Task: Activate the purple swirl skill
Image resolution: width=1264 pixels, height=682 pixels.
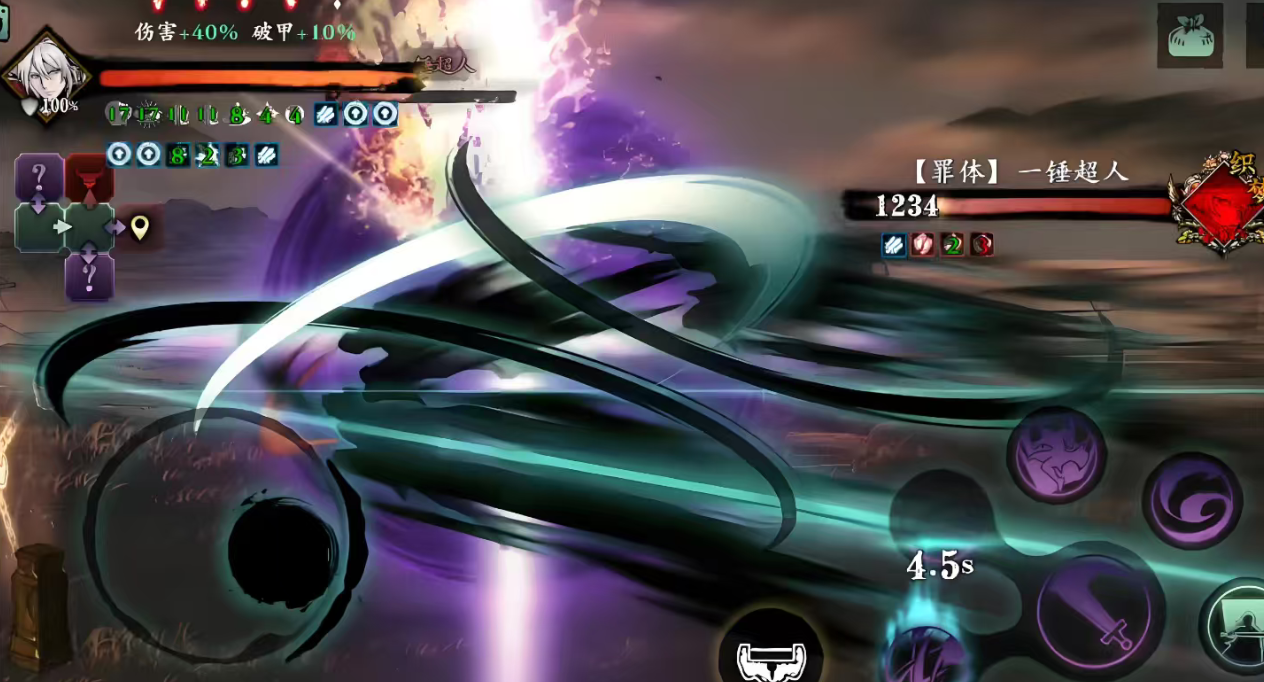Action: tap(1191, 499)
